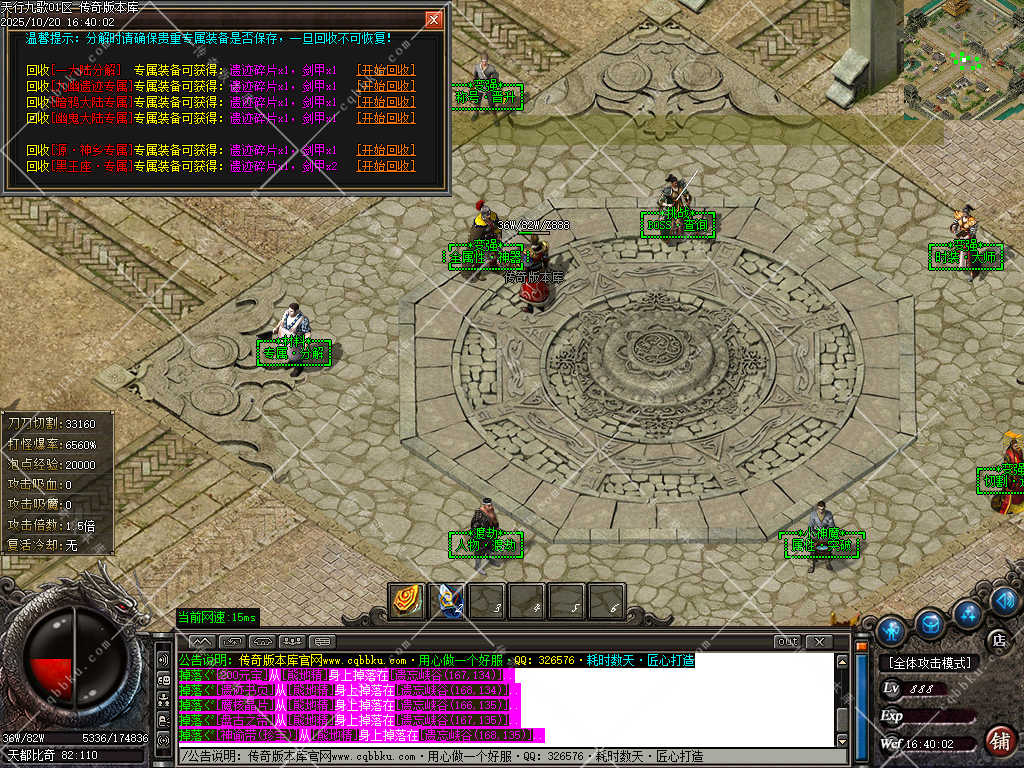Start recycling 源·神乡专属 equipment
The height and width of the screenshot is (768, 1024).
point(386,150)
